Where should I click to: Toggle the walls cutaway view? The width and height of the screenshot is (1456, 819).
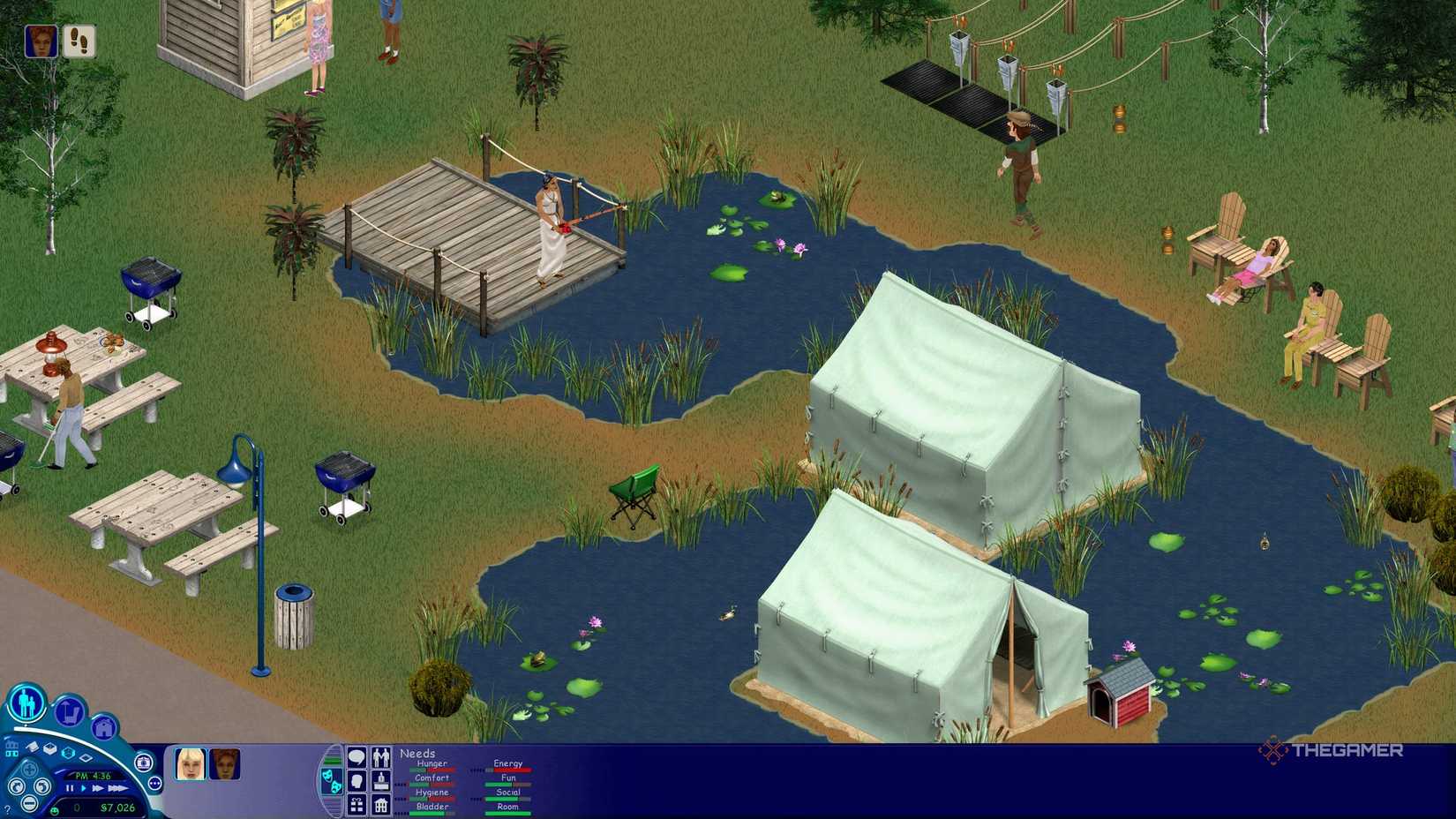13,748
